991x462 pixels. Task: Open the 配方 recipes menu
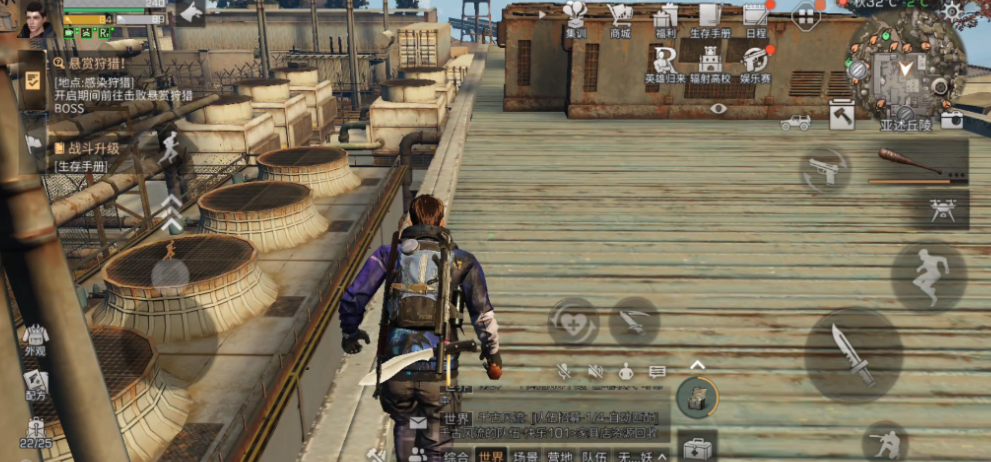[36, 385]
